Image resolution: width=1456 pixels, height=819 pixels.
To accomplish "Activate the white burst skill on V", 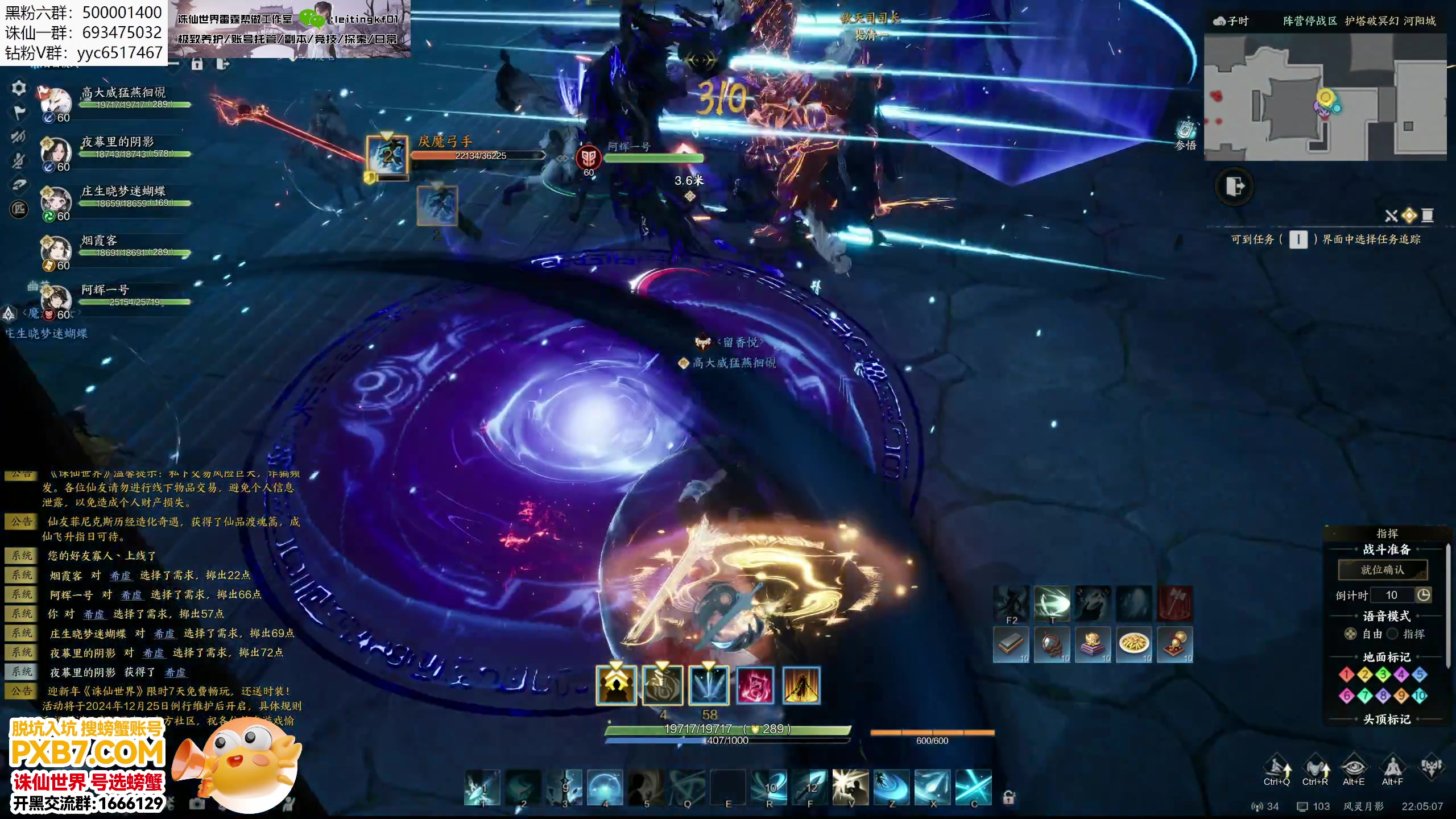I will tap(850, 787).
